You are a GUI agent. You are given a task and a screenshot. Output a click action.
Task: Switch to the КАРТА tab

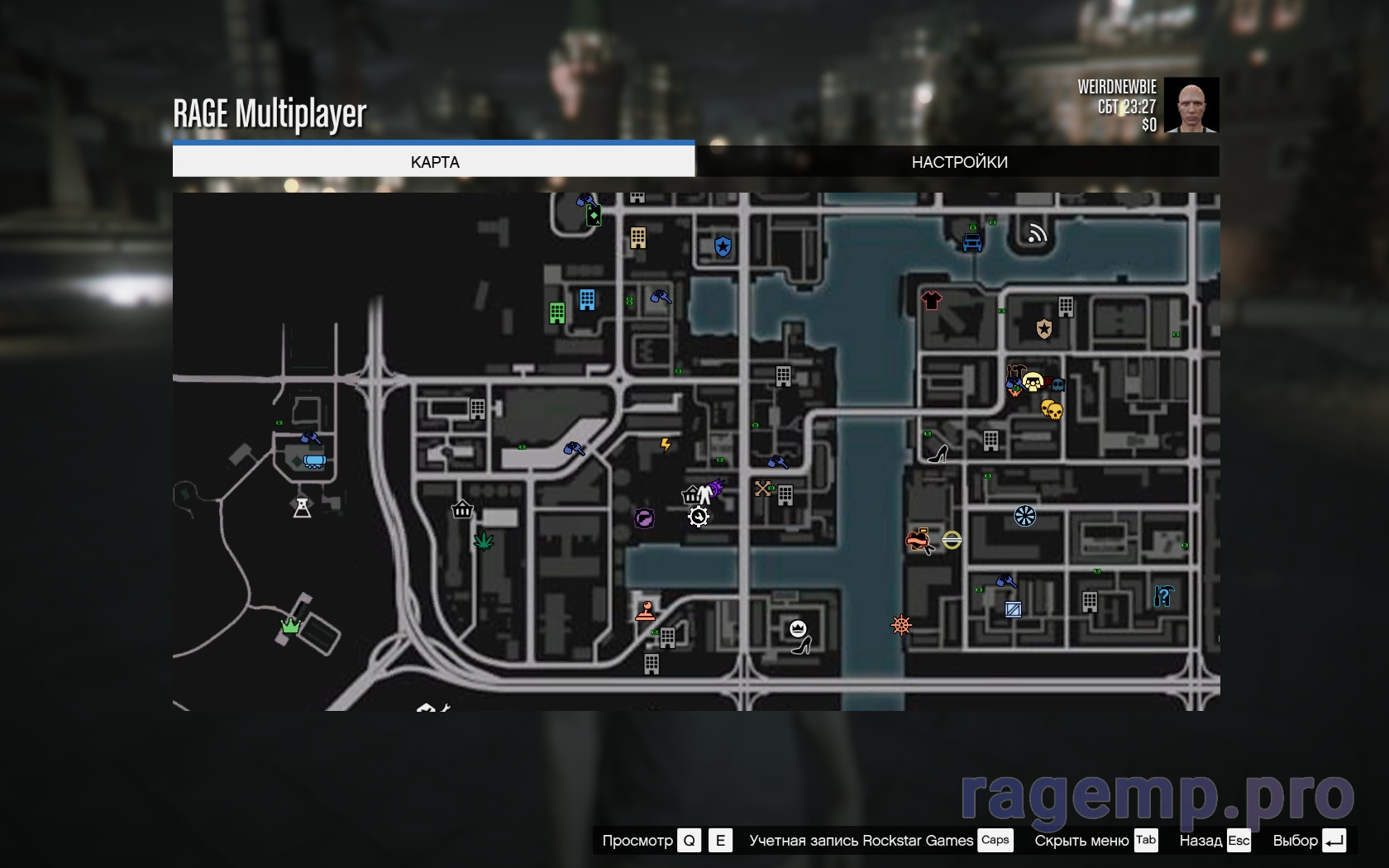(x=434, y=162)
